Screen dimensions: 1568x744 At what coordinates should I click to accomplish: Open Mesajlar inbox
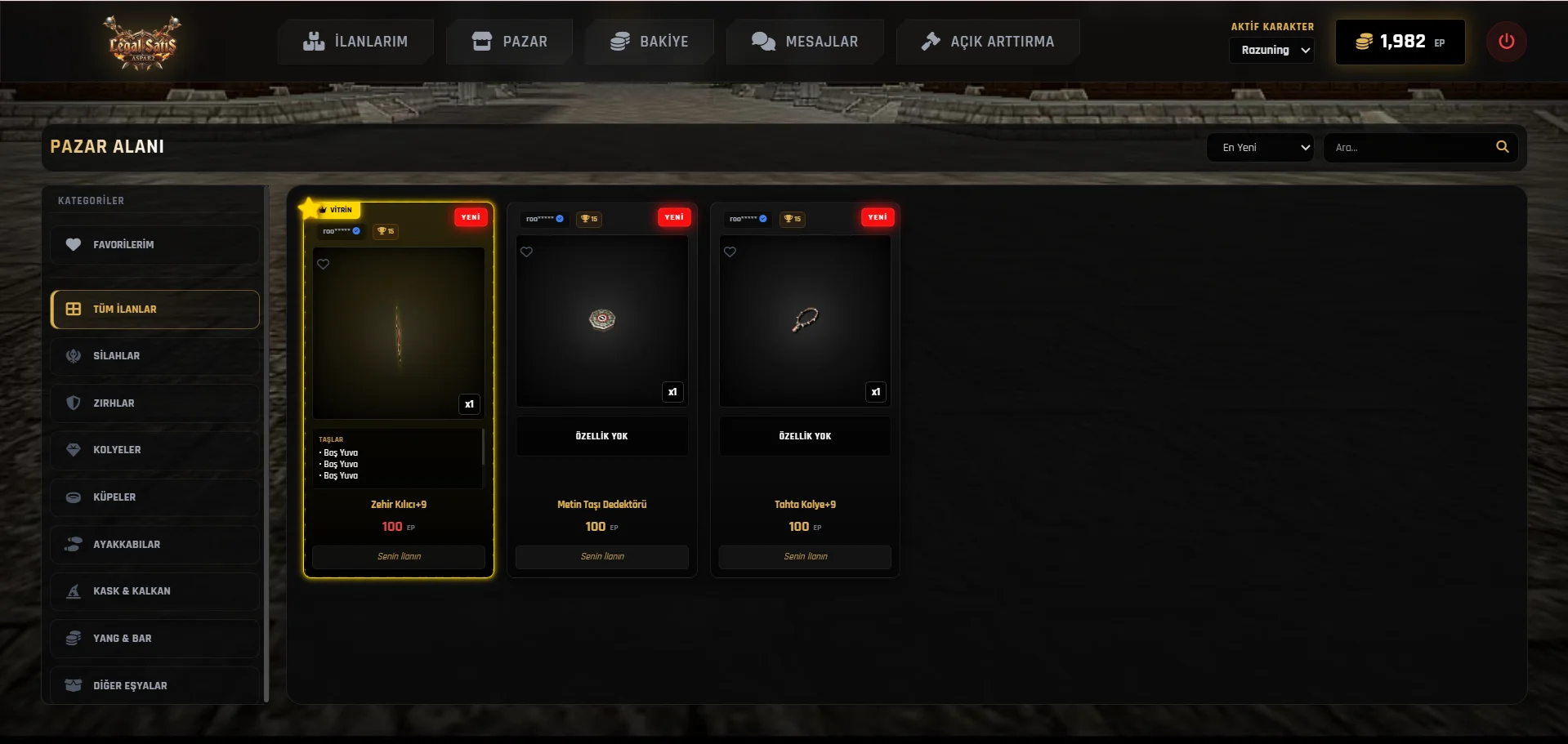(x=805, y=42)
